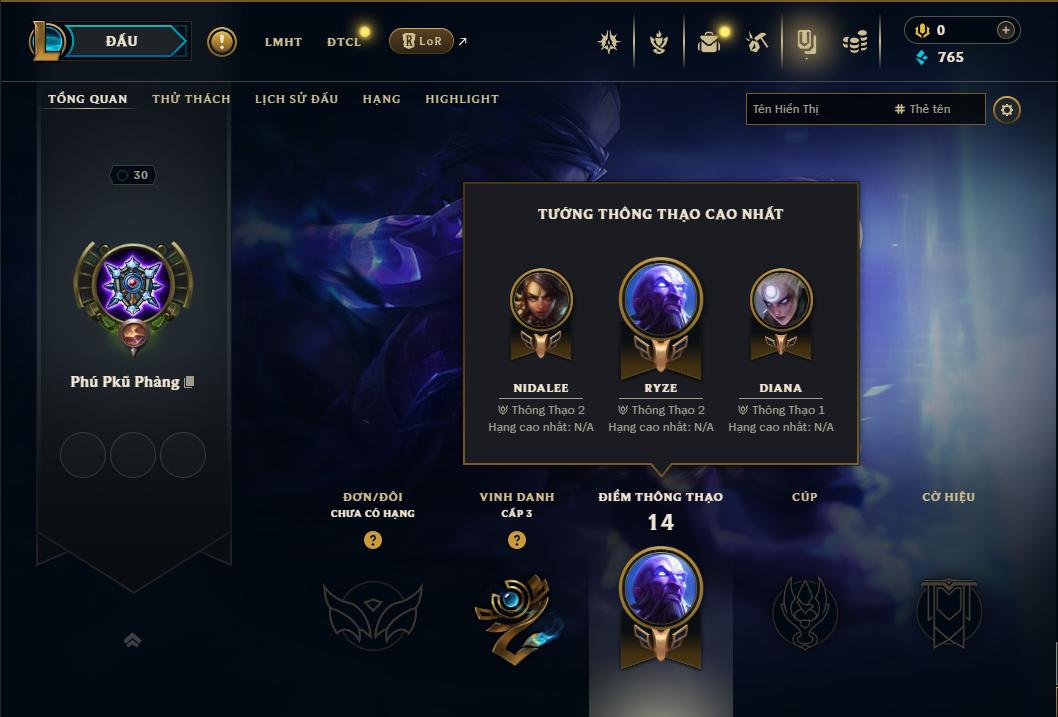Switch to the LMHT game tab
This screenshot has width=1058, height=717.
(283, 42)
